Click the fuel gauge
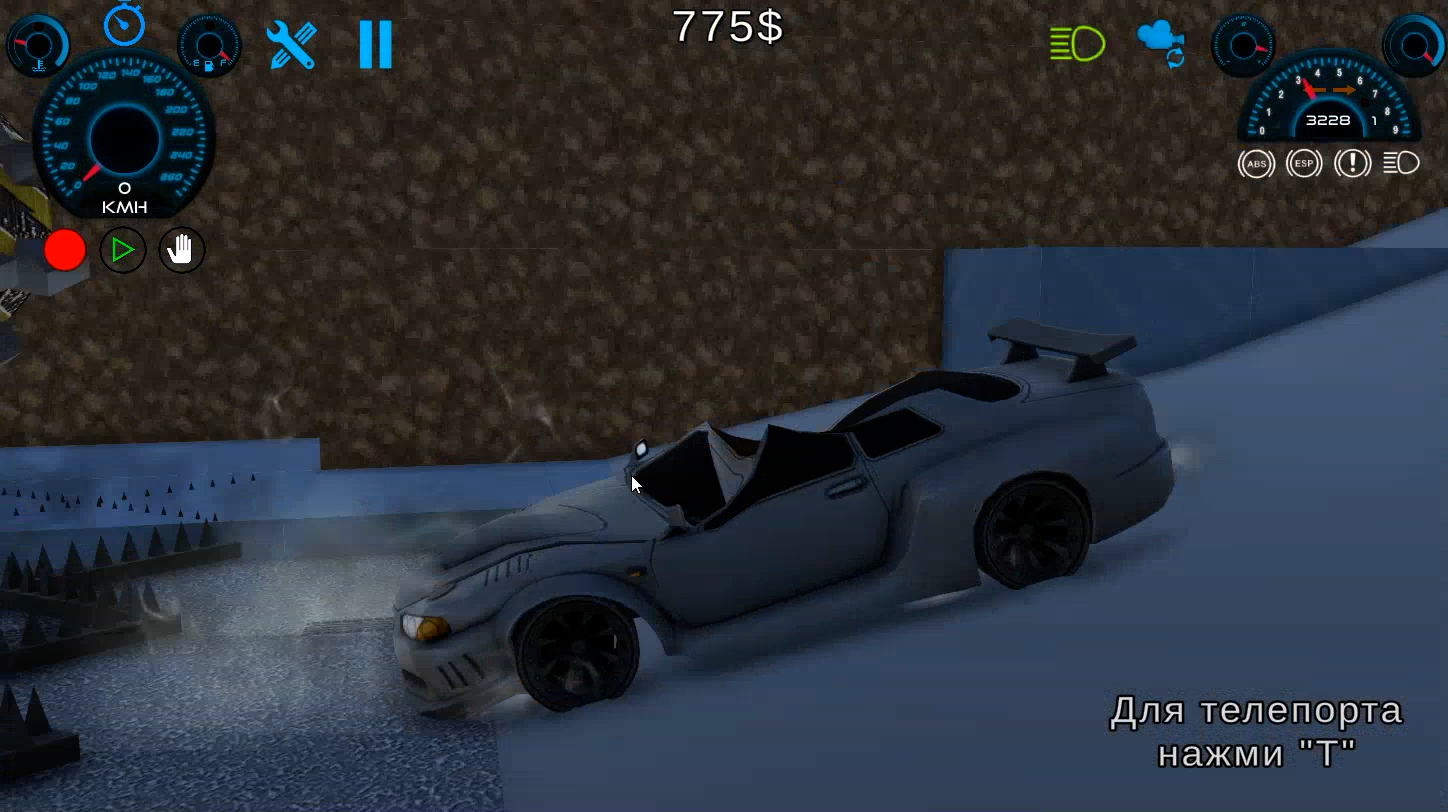The width and height of the screenshot is (1448, 812). coord(207,43)
